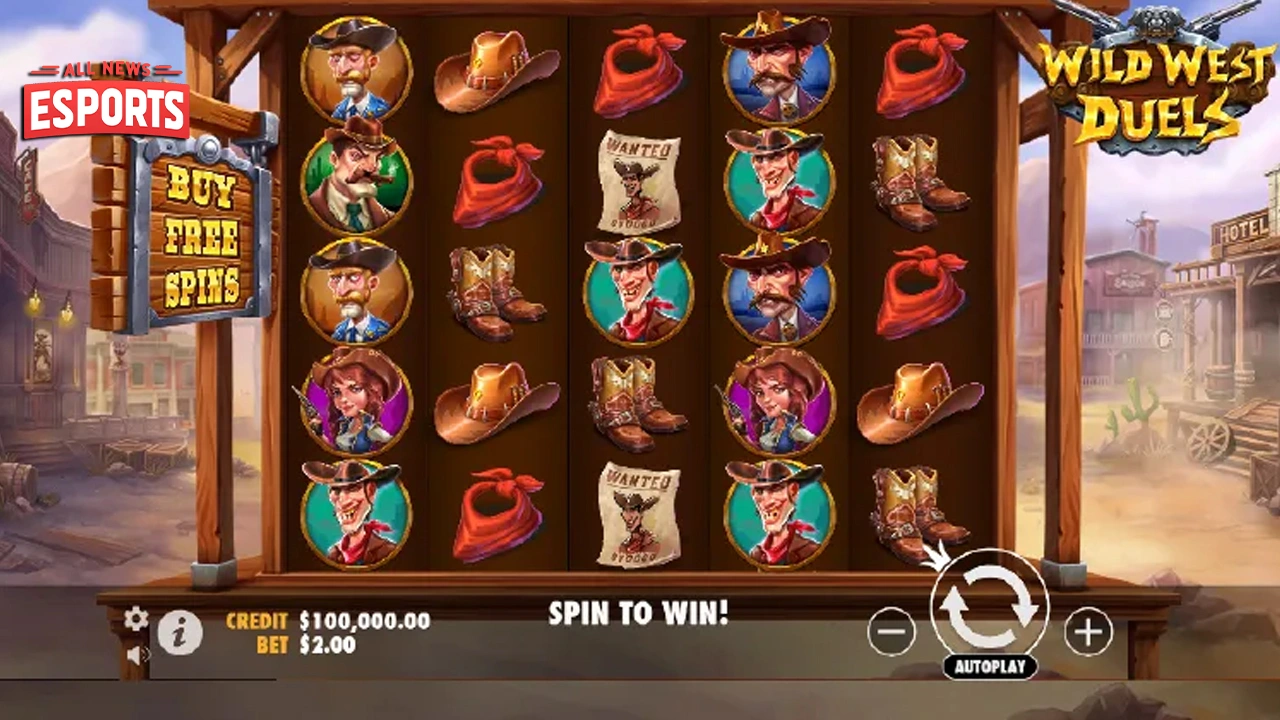Image resolution: width=1280 pixels, height=720 pixels.
Task: Open the game settings gear
Action: click(x=135, y=618)
